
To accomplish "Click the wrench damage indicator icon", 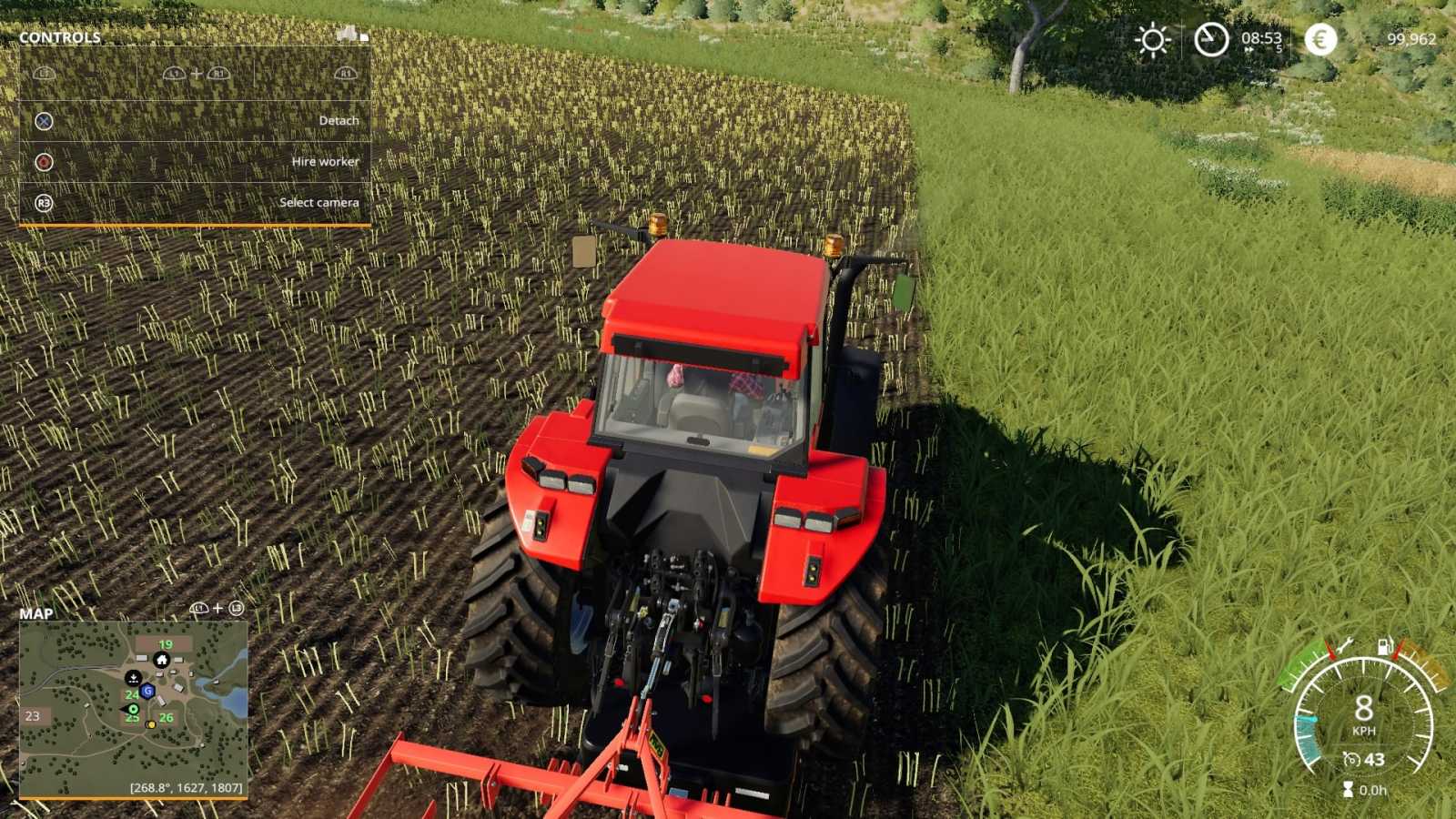I will [x=1346, y=645].
